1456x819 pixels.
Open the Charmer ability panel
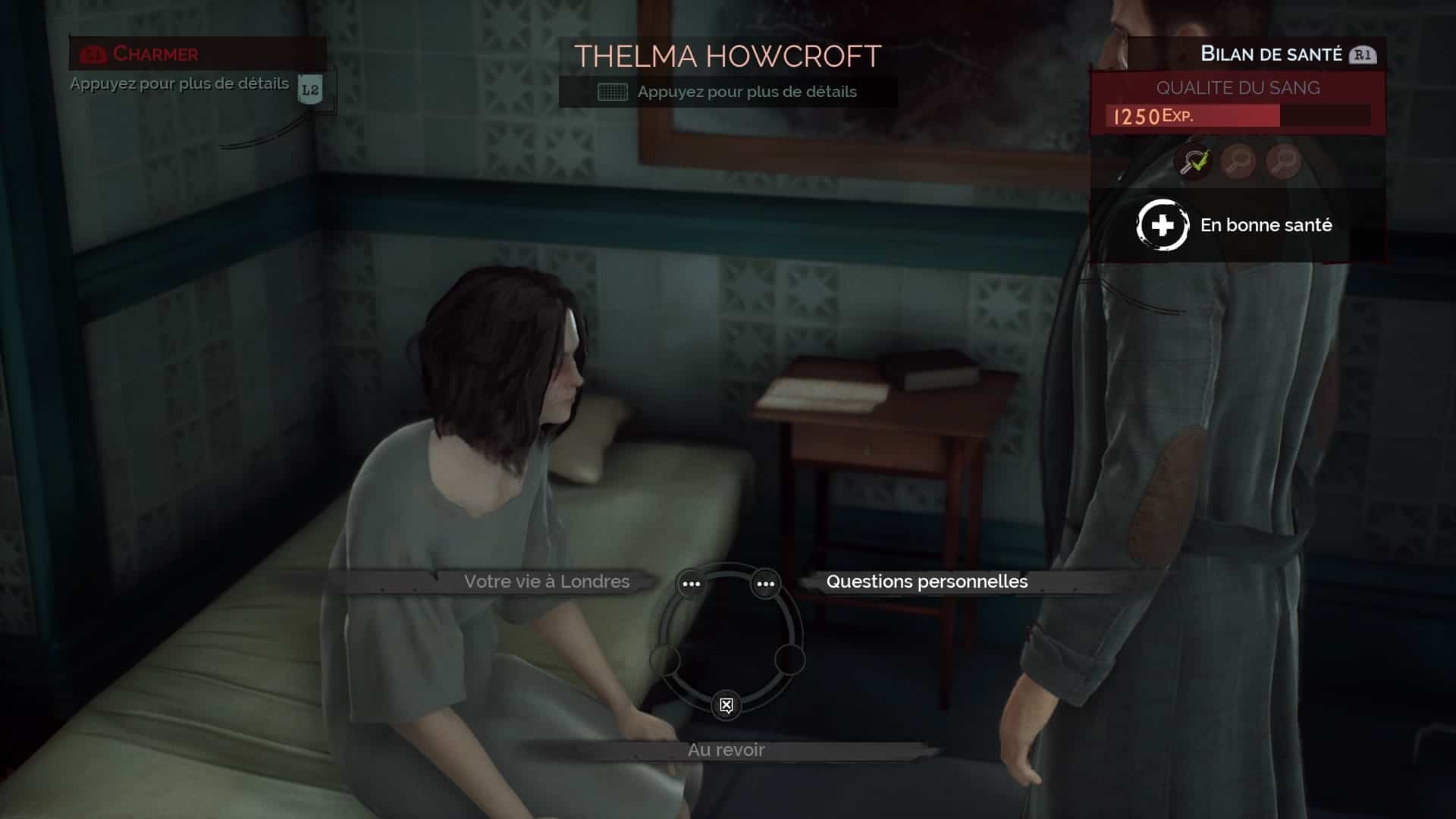(155, 54)
